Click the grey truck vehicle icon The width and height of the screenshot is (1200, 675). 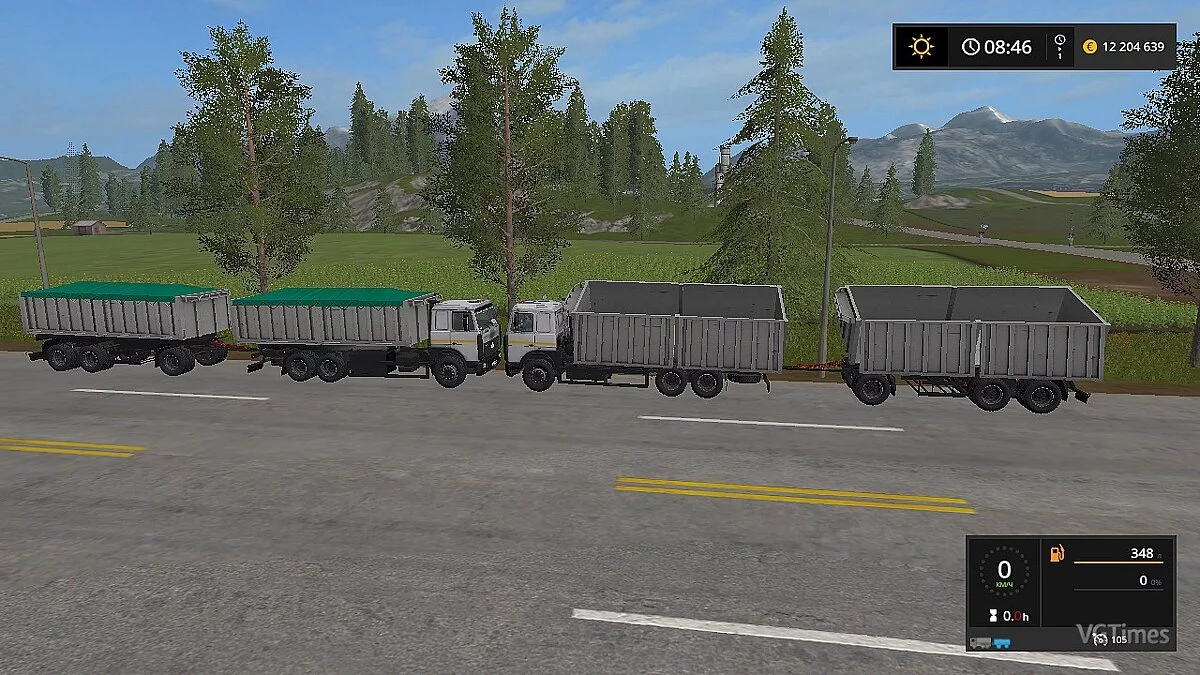tap(980, 641)
